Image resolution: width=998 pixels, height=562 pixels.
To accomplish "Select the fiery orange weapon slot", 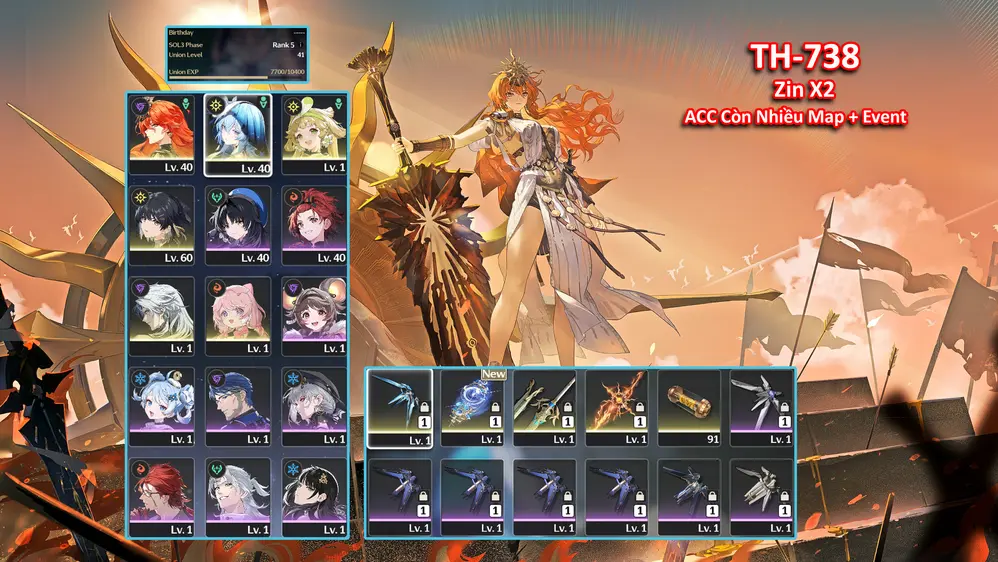I will pos(616,407).
